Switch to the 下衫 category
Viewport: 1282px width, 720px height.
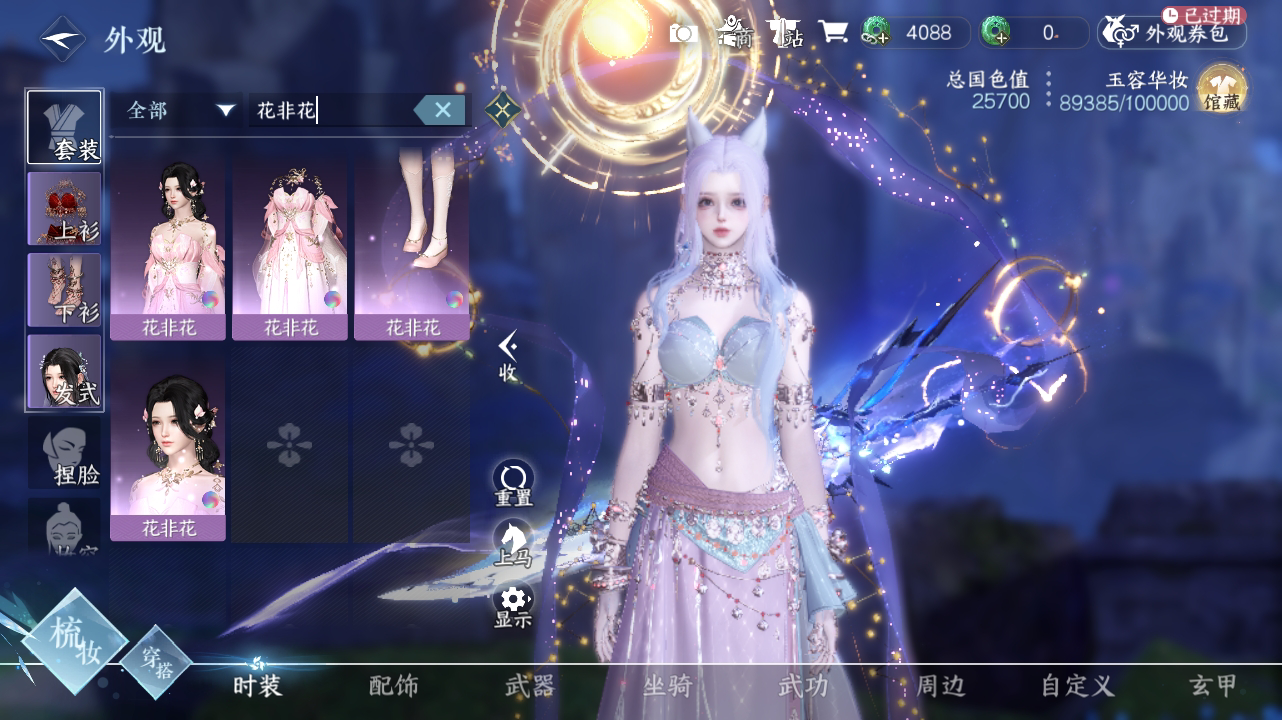64,290
